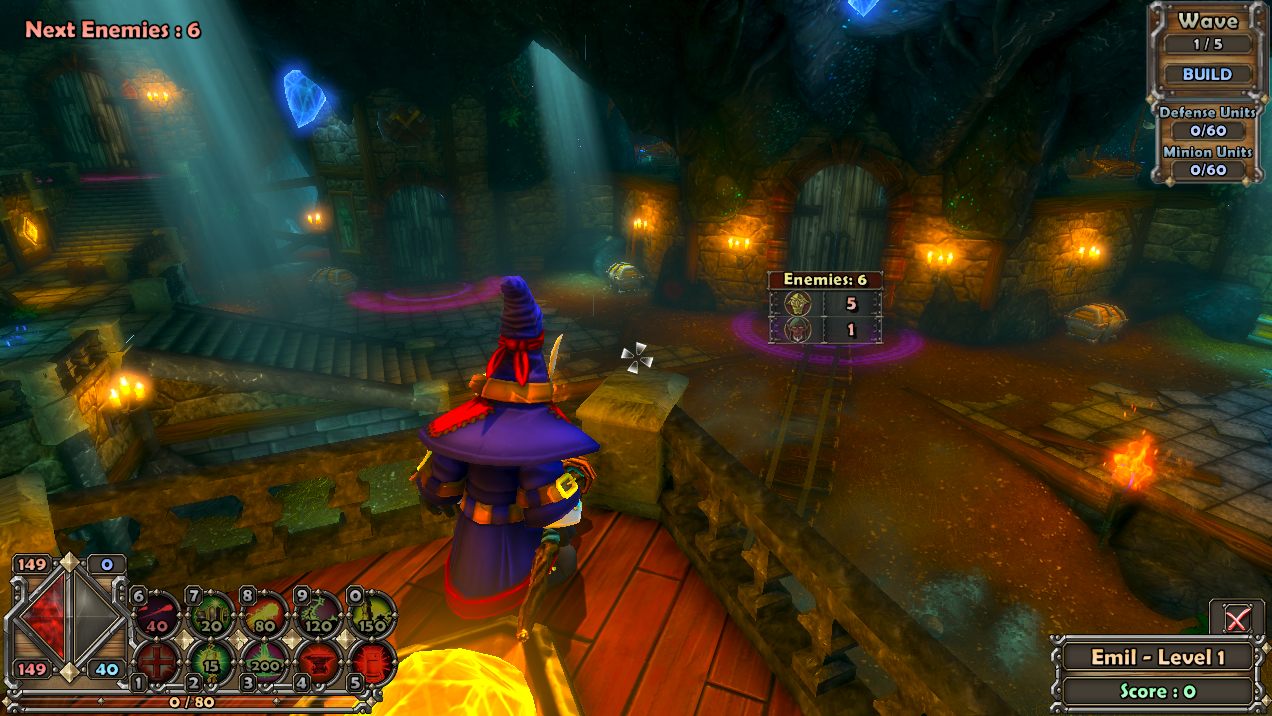Open the Emil - Level 1 player panel
The width and height of the screenshot is (1272, 716).
[x=1157, y=657]
